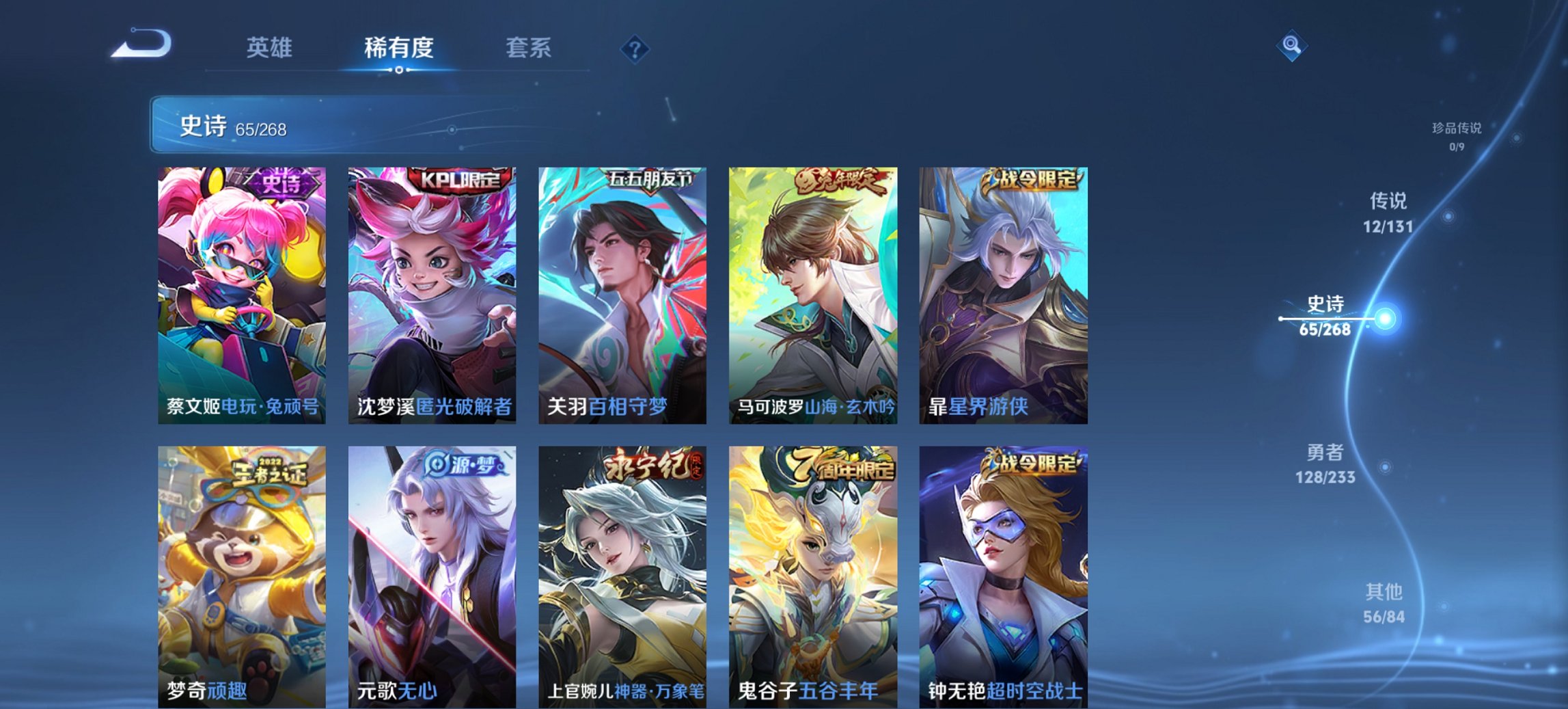Image resolution: width=1568 pixels, height=709 pixels.
Task: Switch to the 套系 tab
Action: (x=529, y=46)
